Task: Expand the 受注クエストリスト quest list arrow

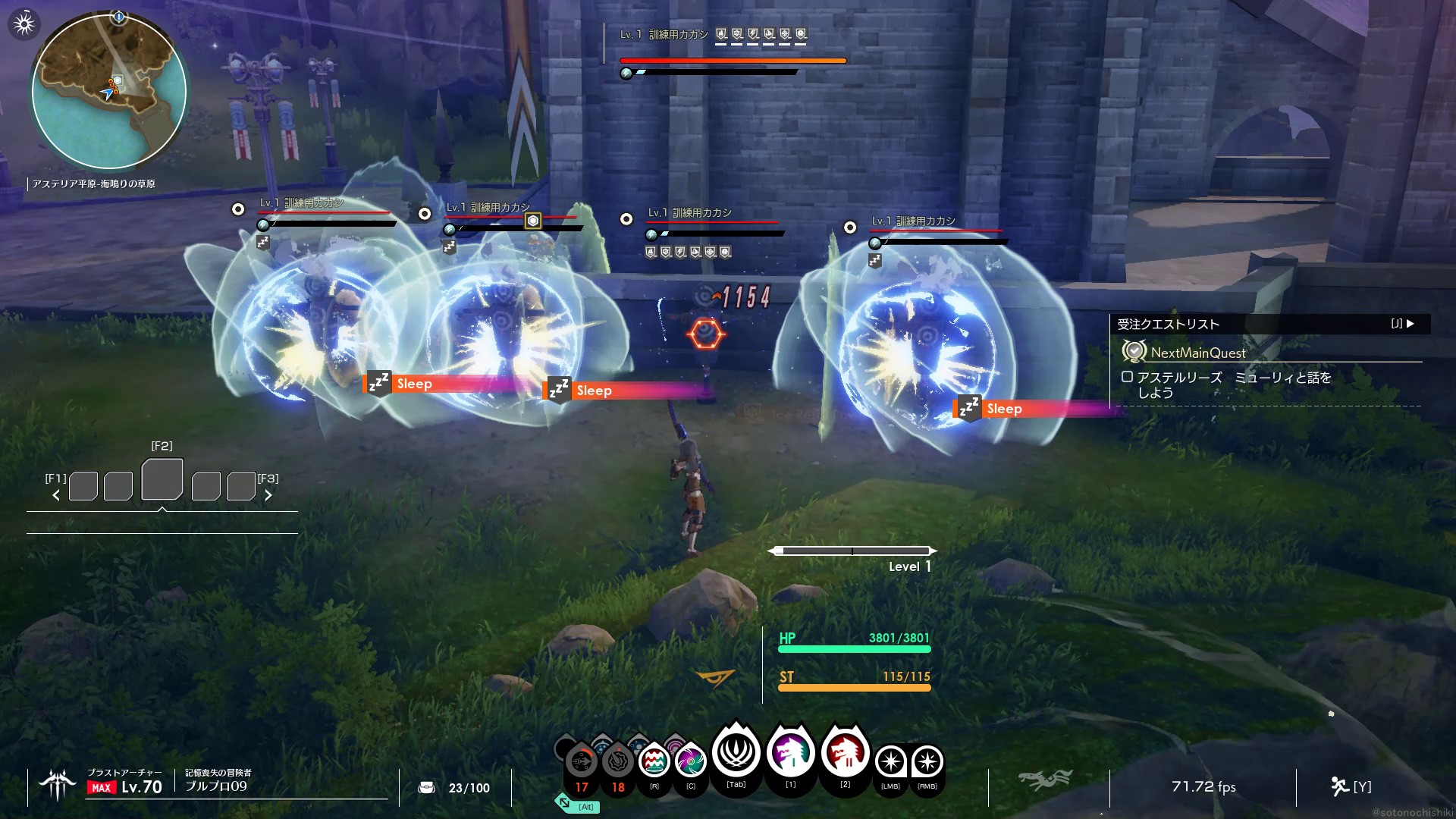Action: (x=1410, y=324)
